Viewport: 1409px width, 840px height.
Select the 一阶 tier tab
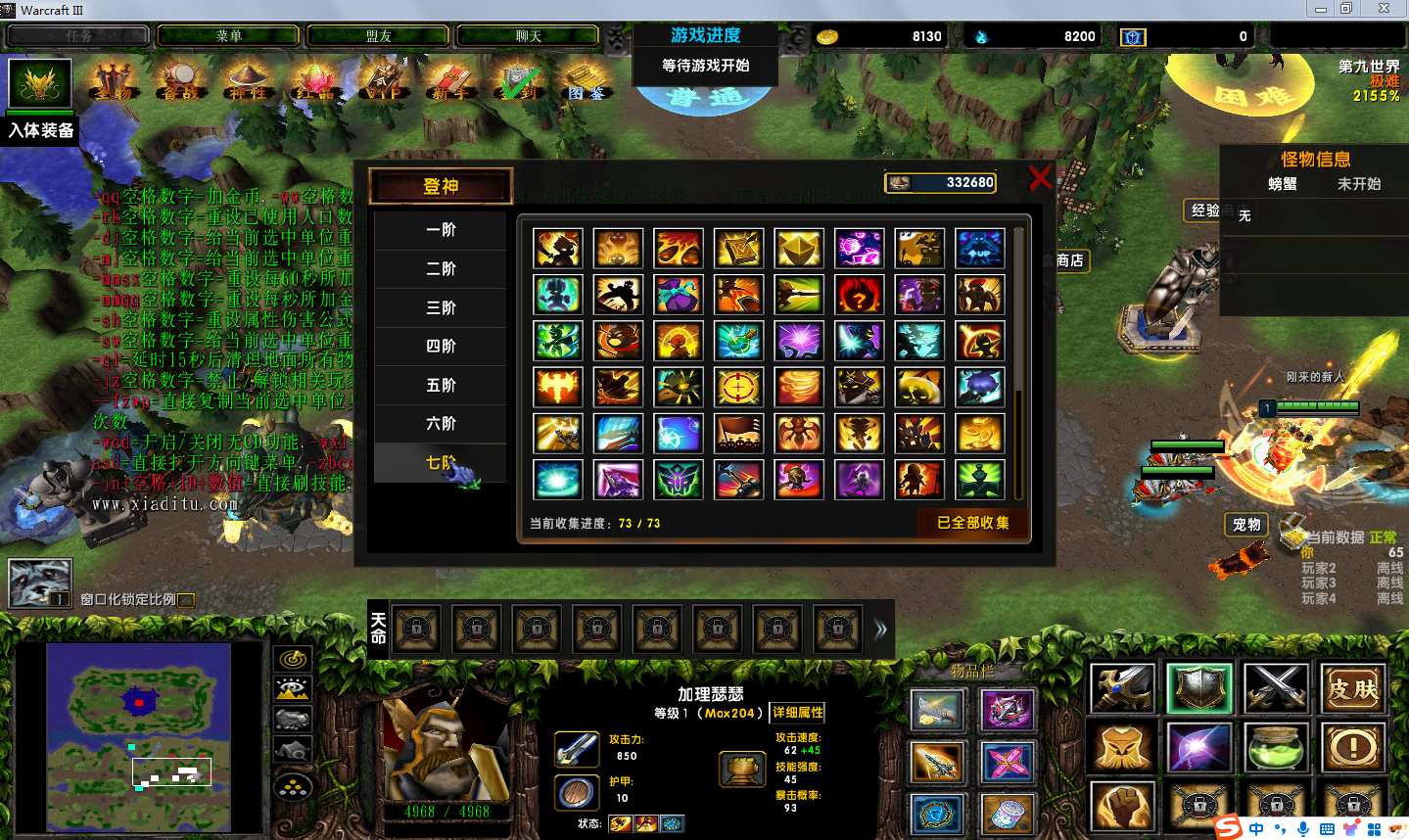(441, 230)
